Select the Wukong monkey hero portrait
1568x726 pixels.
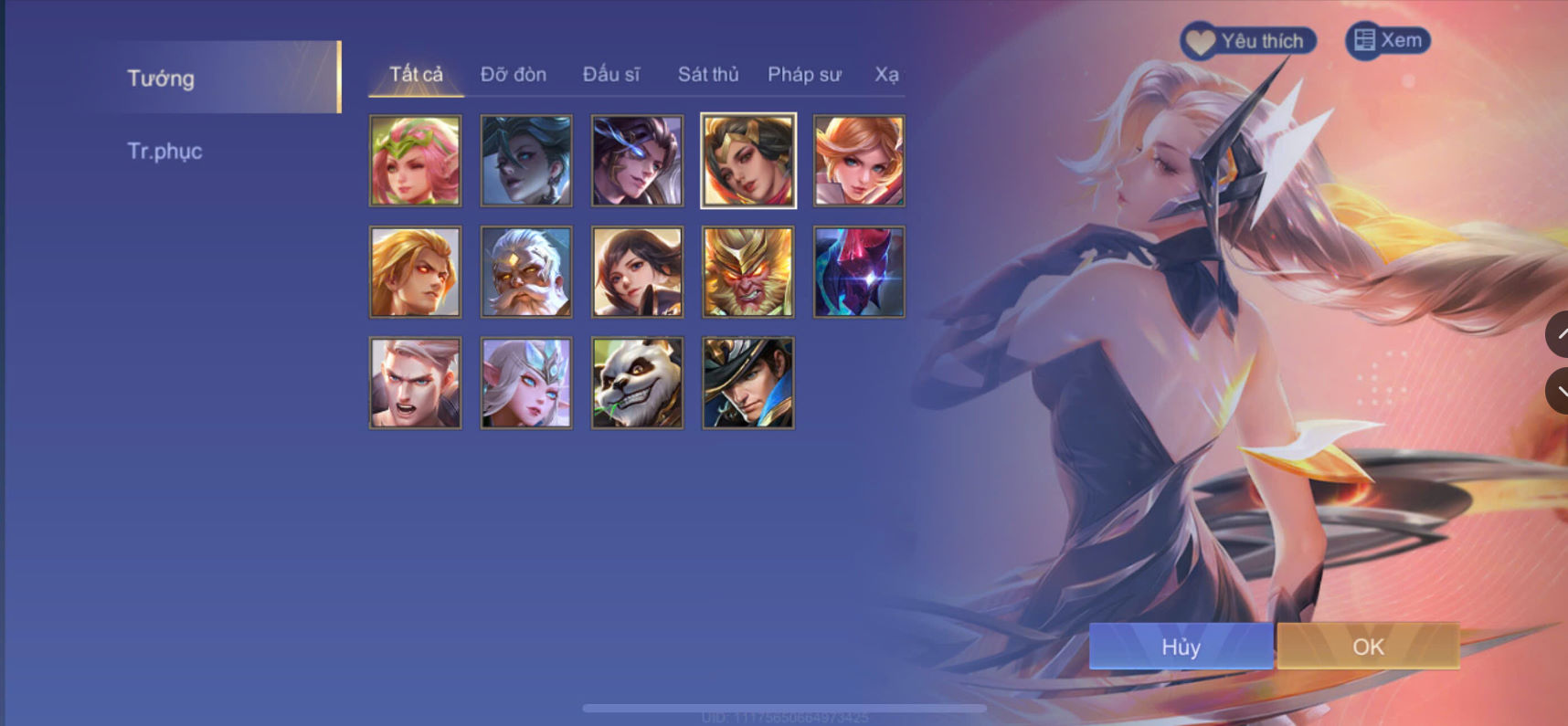tap(747, 271)
